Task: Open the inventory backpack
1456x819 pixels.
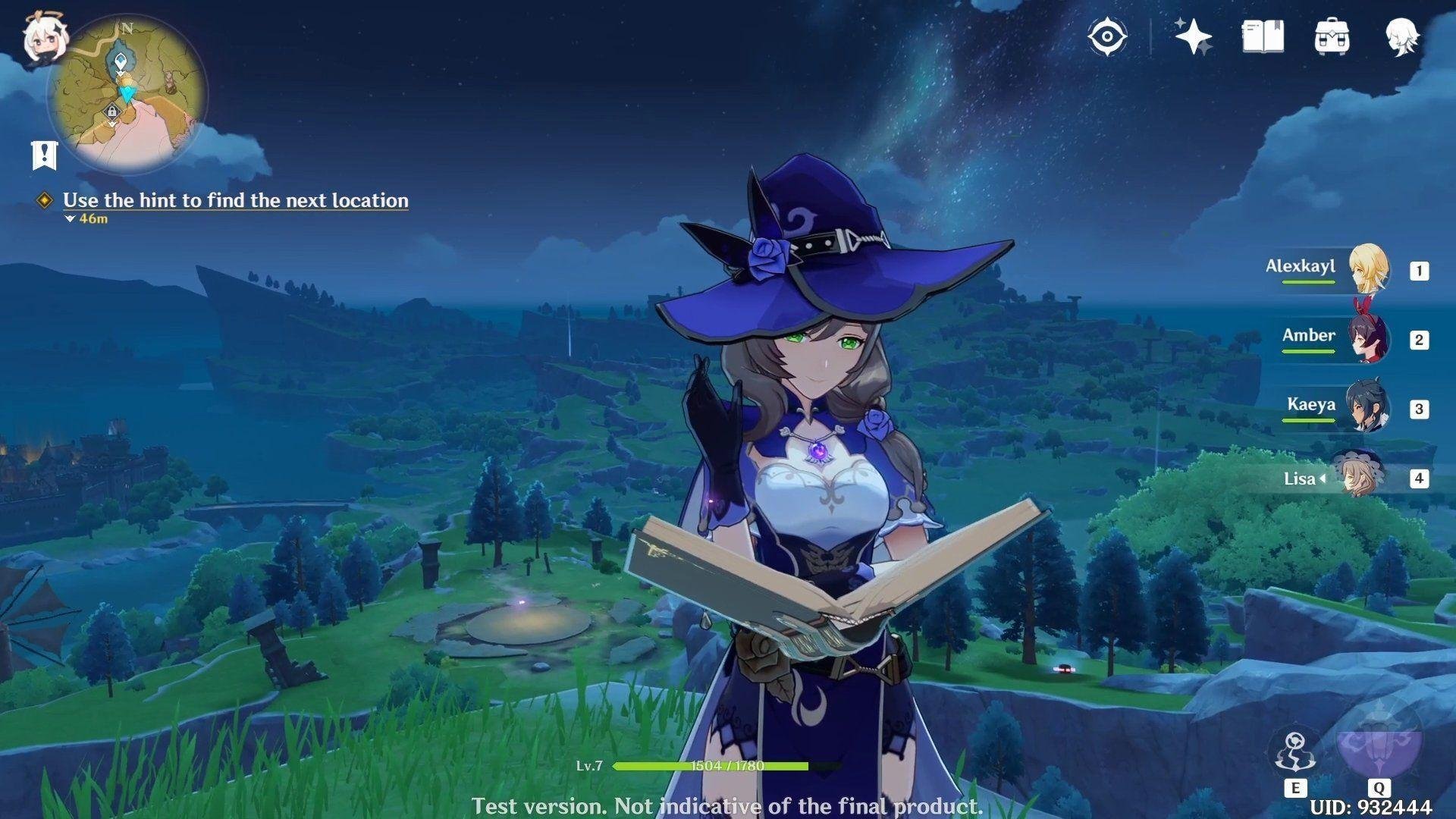Action: [1332, 36]
